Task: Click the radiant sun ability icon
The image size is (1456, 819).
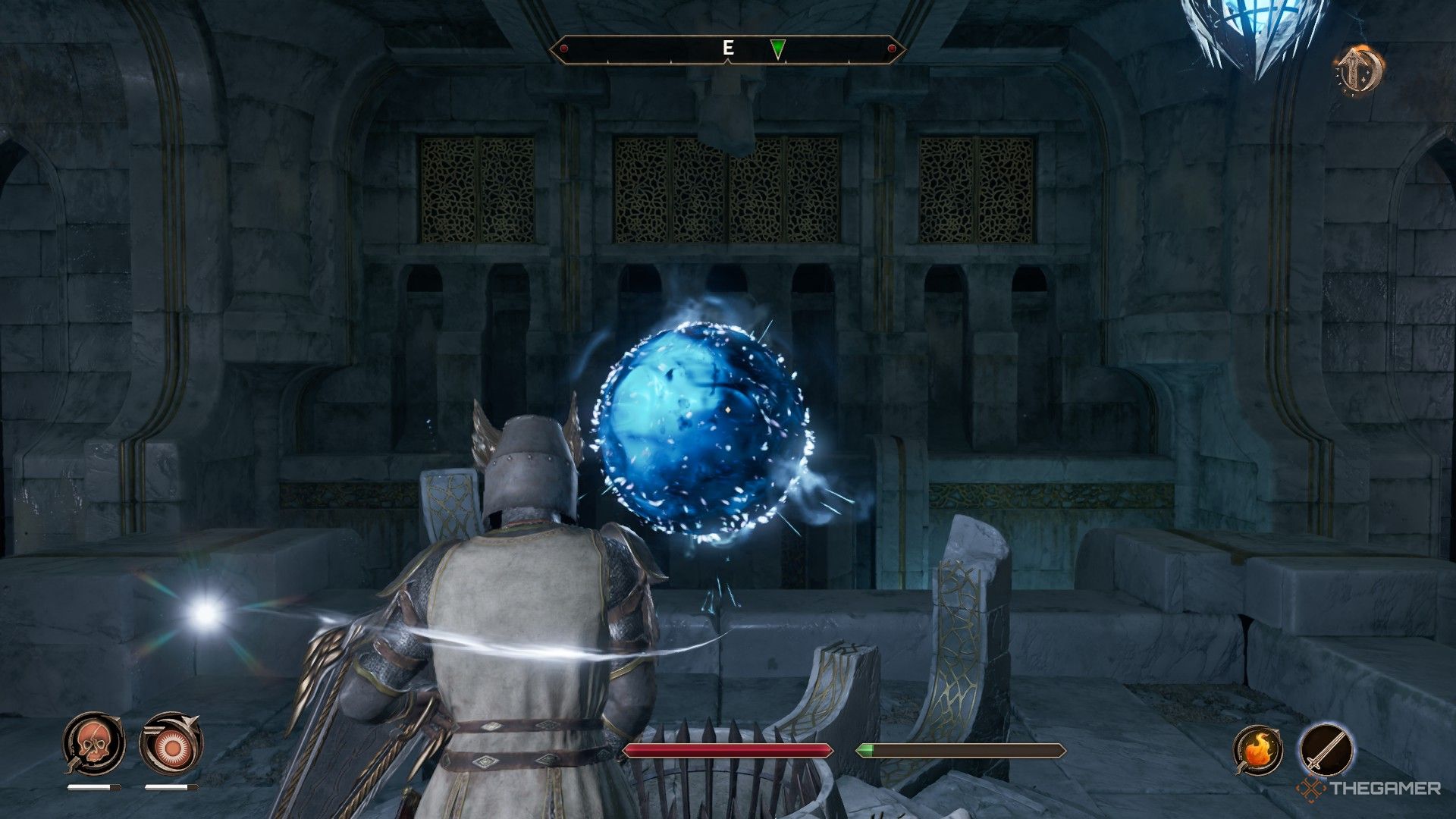Action: pyautogui.click(x=171, y=747)
